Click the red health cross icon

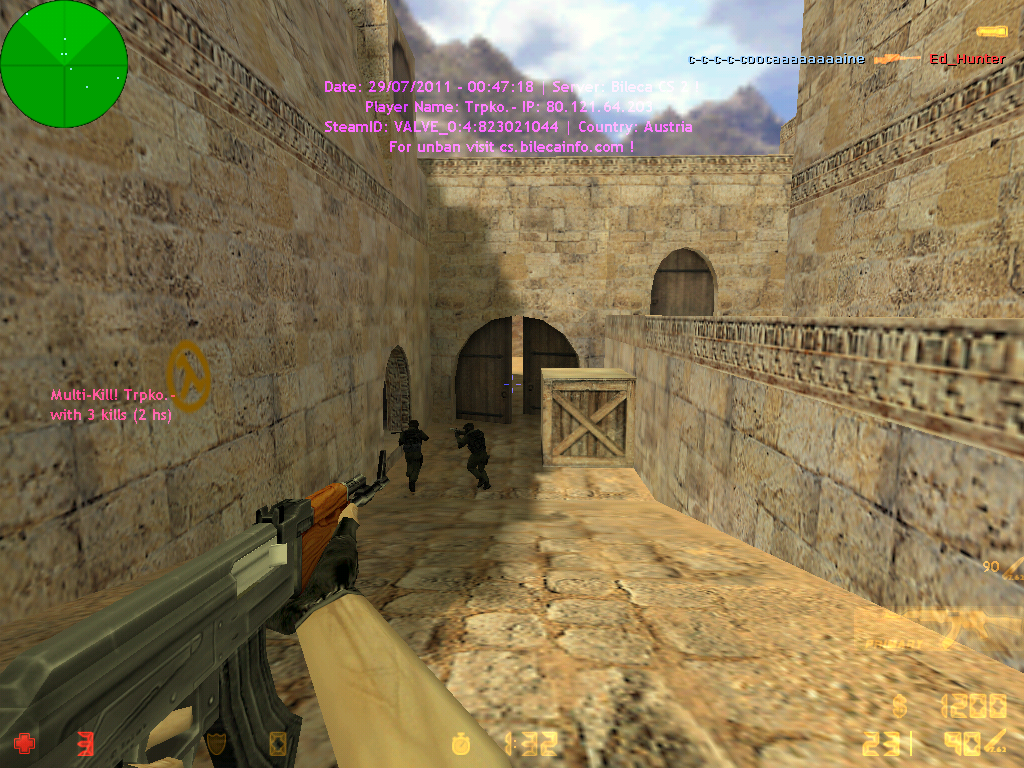coord(24,743)
